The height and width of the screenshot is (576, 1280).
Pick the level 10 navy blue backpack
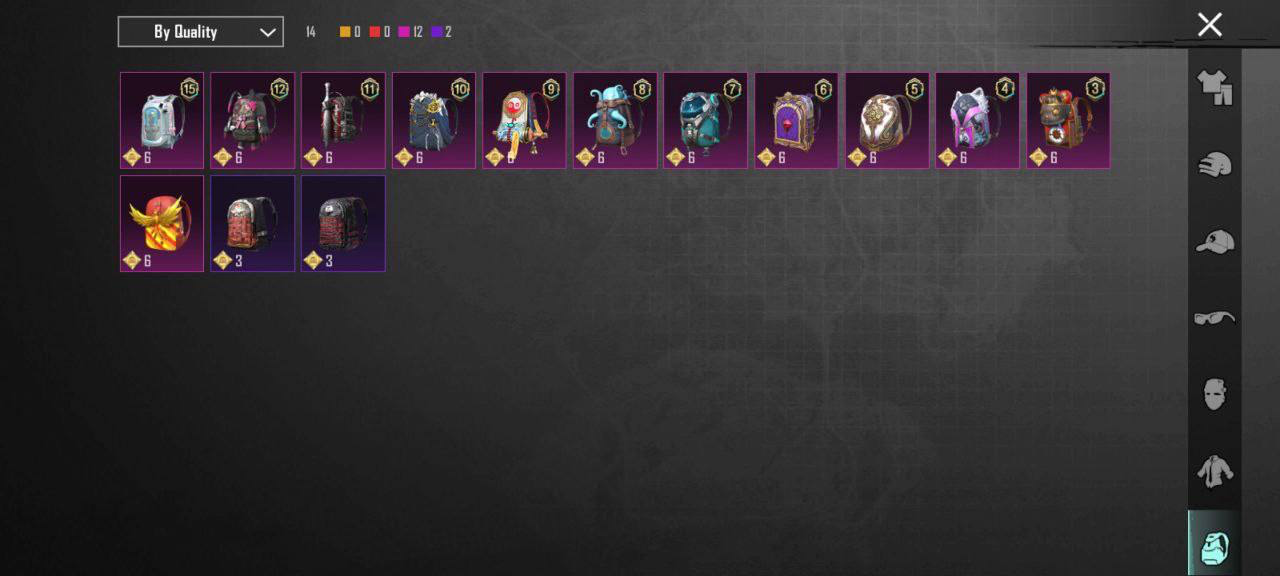pyautogui.click(x=434, y=120)
